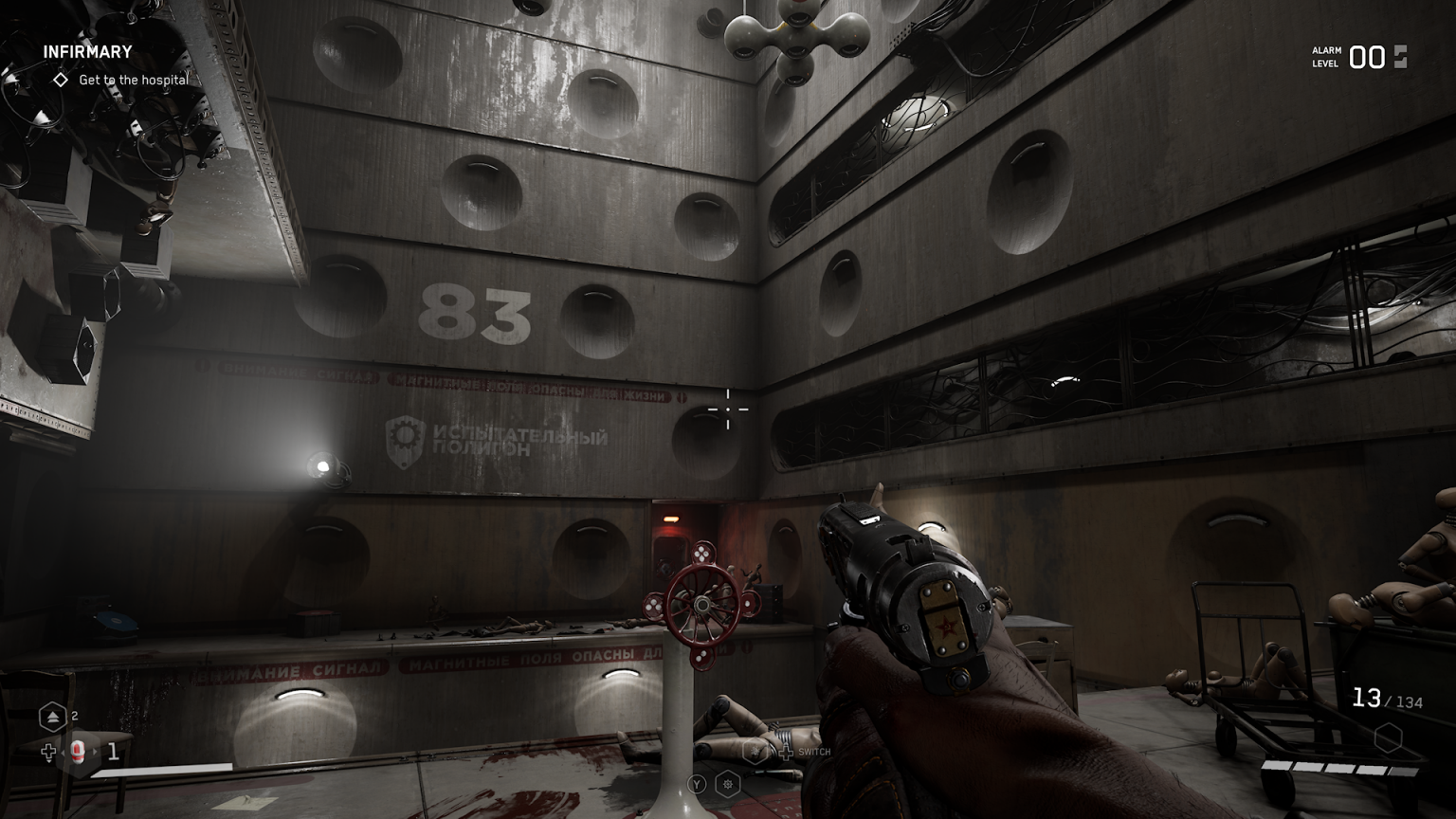Click the D-pad cross icon next to SWITCH
The image size is (1456, 819).
(x=787, y=752)
